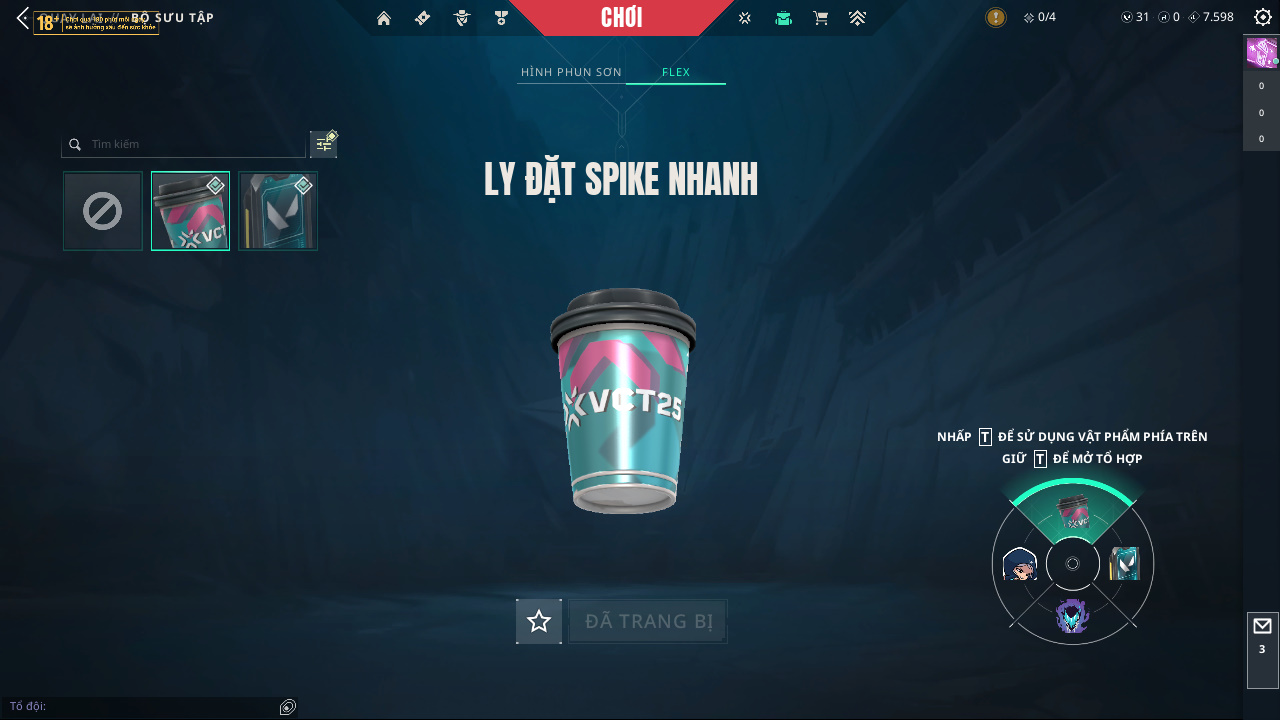The width and height of the screenshot is (1280, 720).
Task: Open settings with the gear icon
Action: click(1262, 18)
